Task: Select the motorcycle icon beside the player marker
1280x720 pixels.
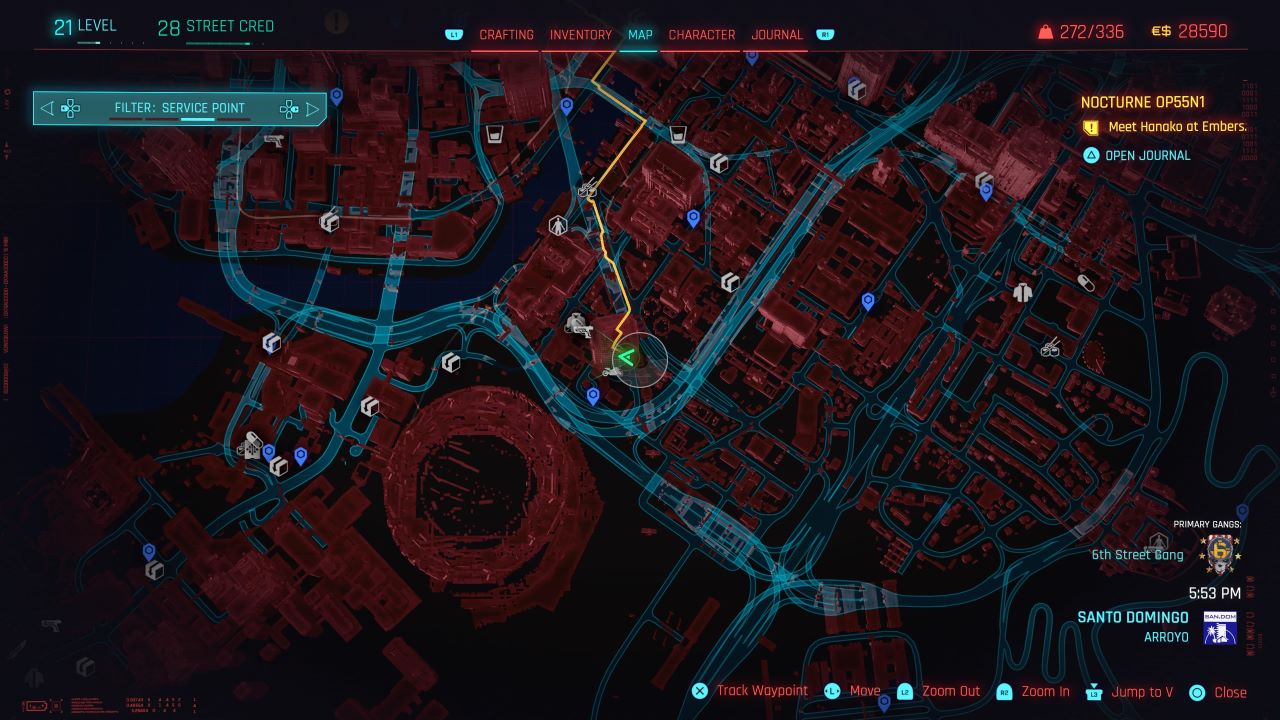Action: [613, 371]
